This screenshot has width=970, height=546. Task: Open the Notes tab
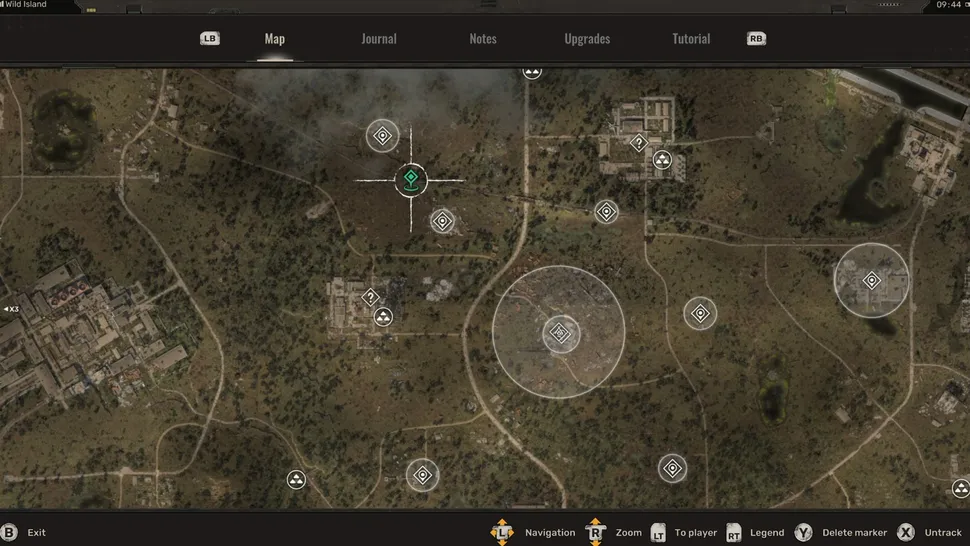tap(483, 39)
